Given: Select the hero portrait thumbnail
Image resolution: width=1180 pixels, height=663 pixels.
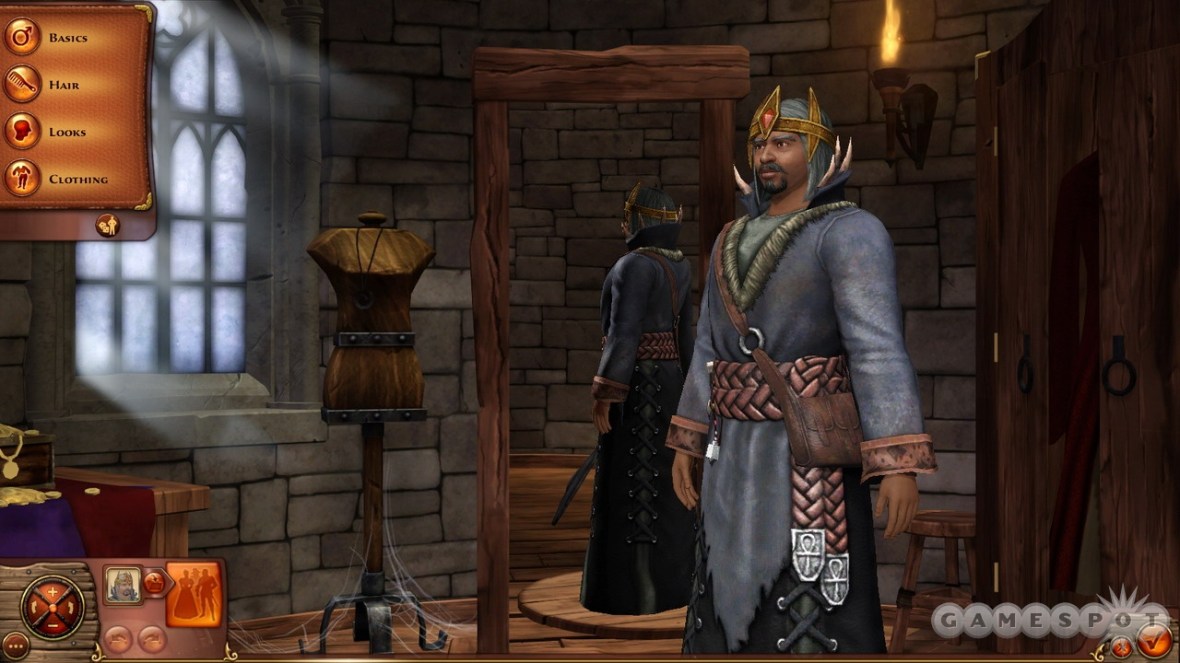Looking at the screenshot, I should point(122,586).
